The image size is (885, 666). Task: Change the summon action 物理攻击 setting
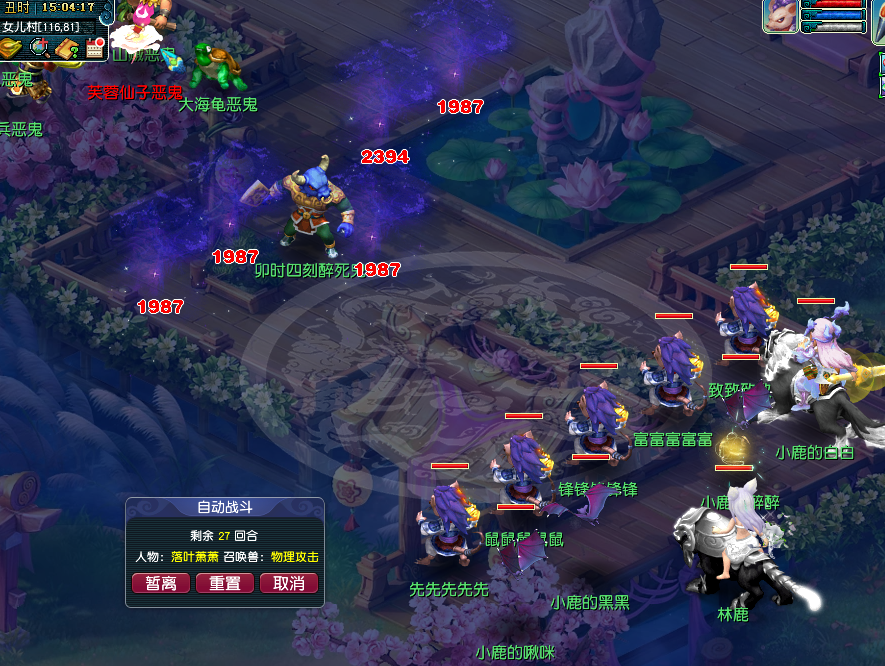tap(290, 556)
